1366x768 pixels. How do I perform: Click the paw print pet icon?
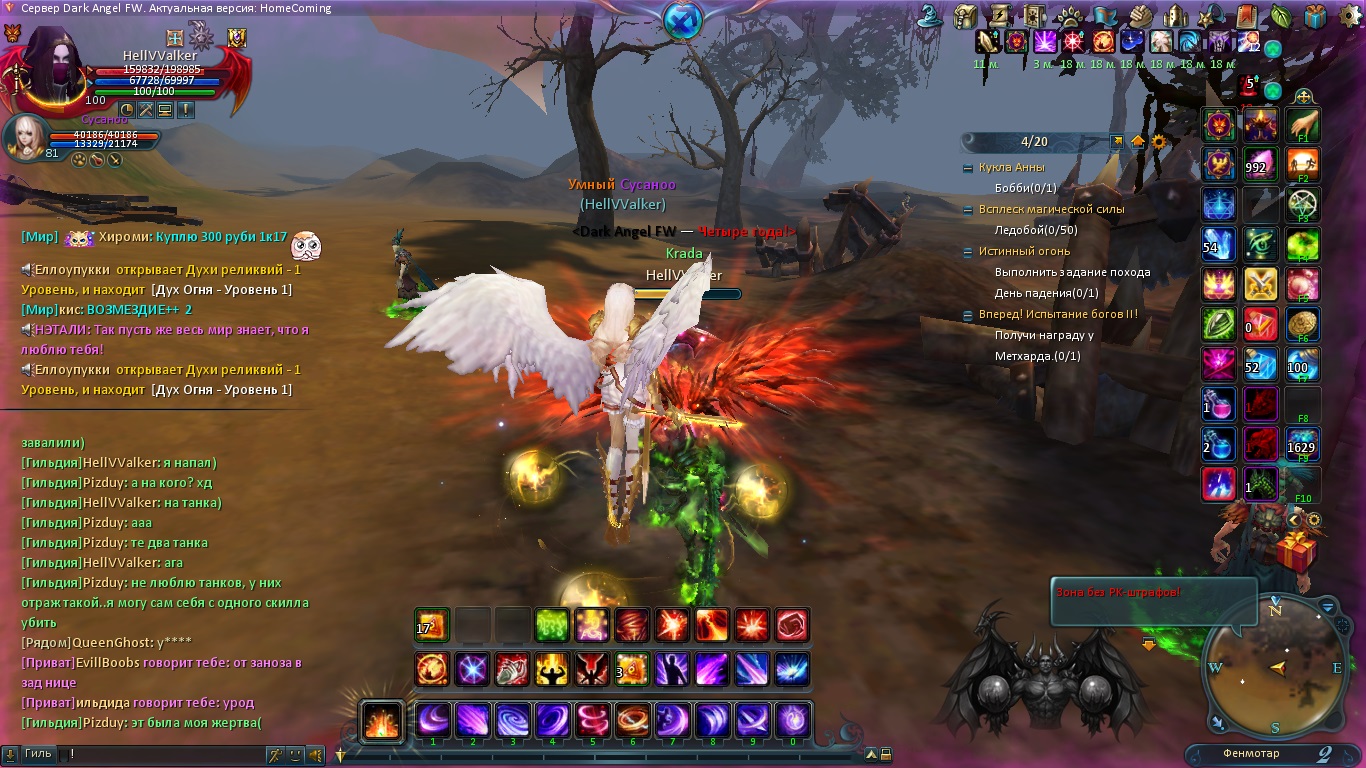coord(1069,16)
